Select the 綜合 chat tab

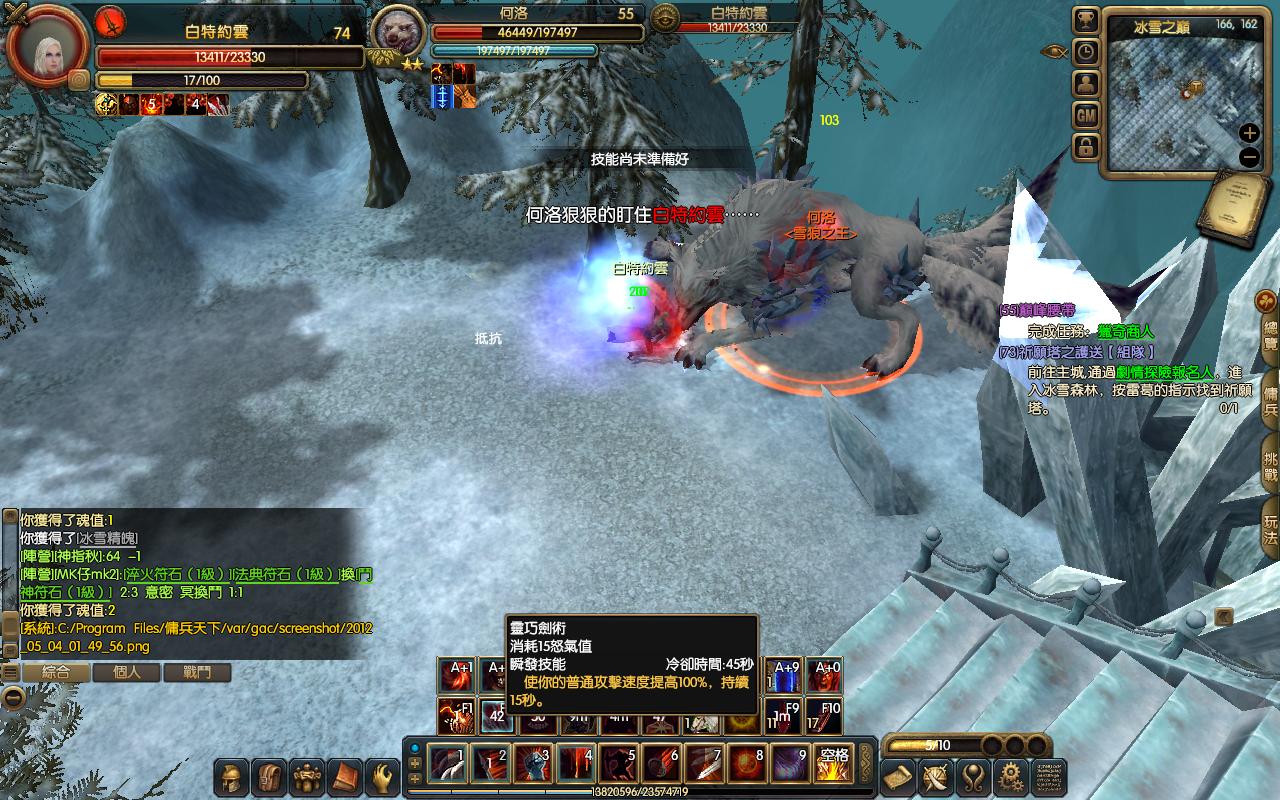pos(56,672)
